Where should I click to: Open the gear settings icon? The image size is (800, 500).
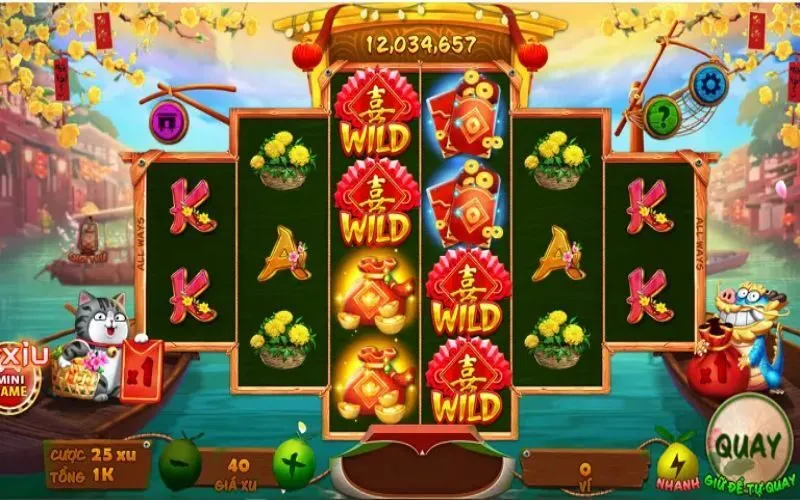[x=709, y=84]
